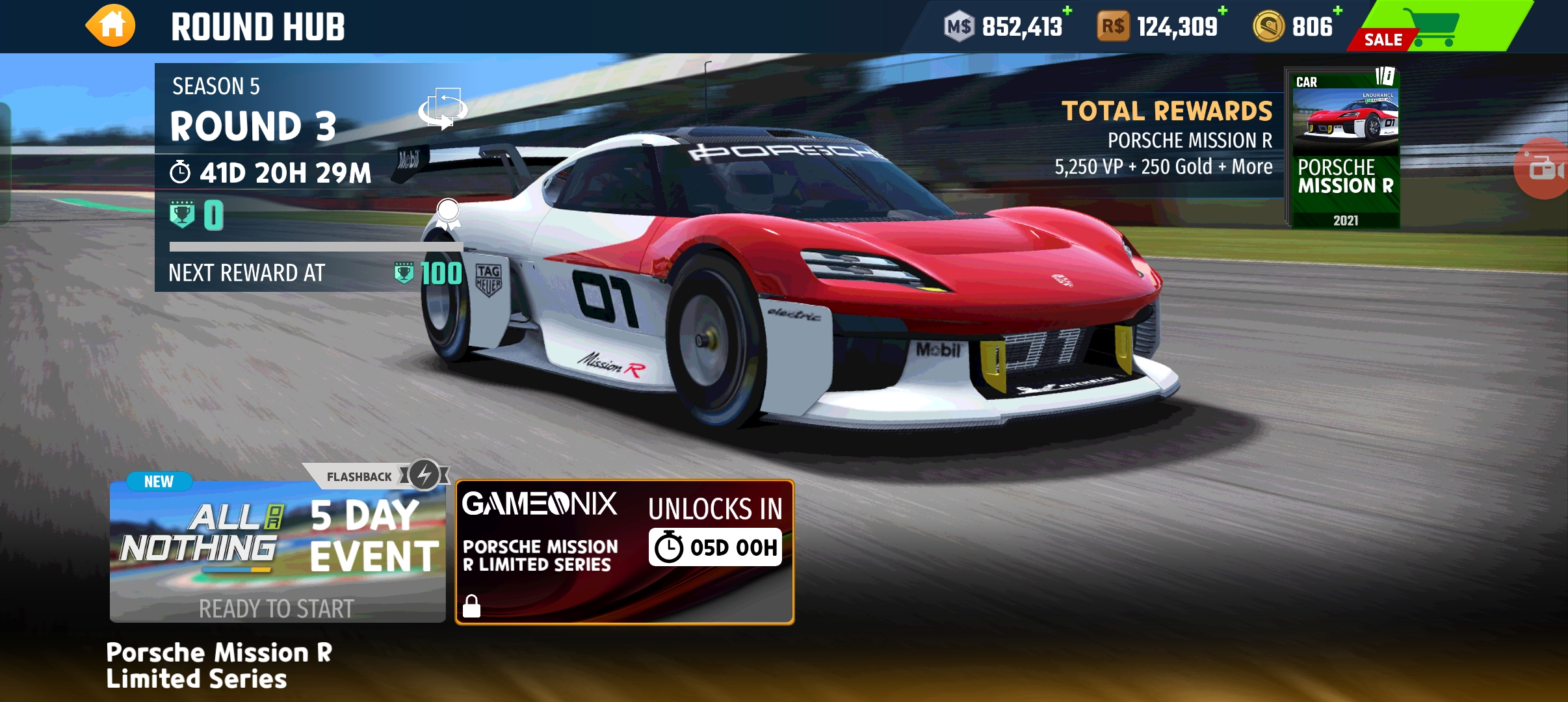Select the locked Gameonix Limited Series tile

(624, 552)
